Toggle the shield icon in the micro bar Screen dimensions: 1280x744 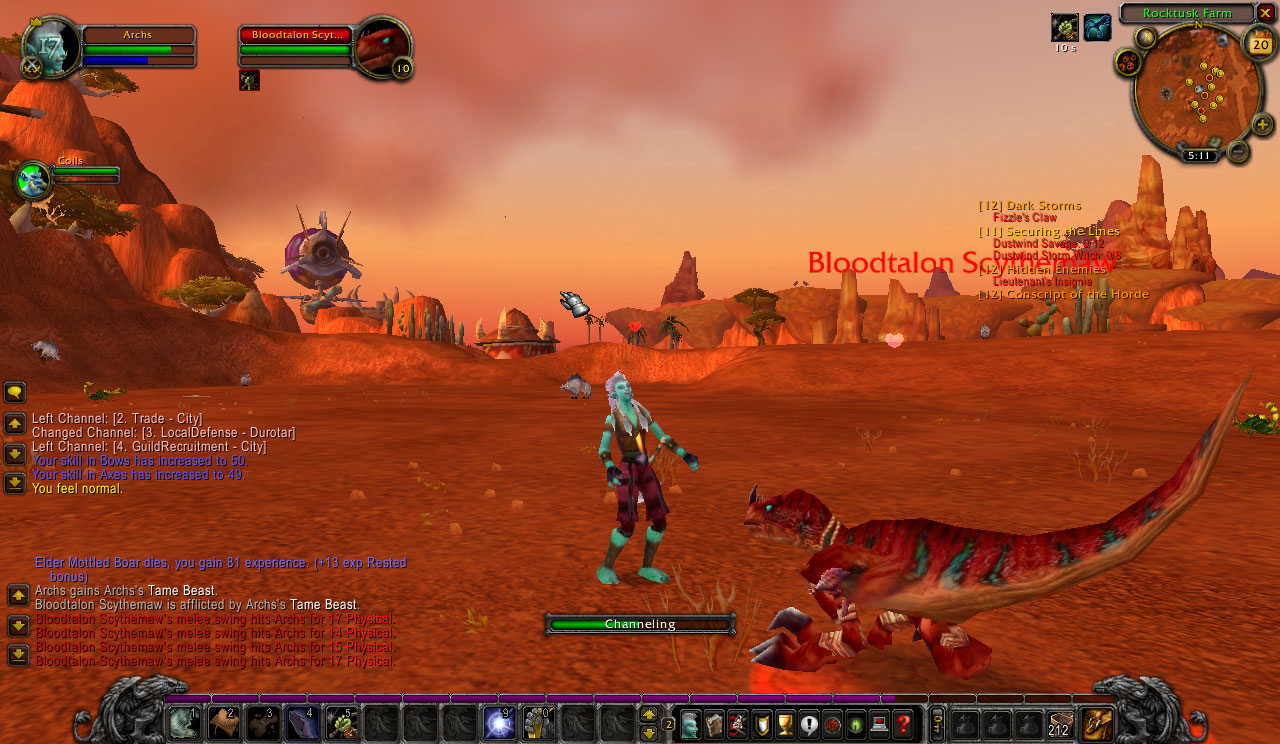pos(761,723)
